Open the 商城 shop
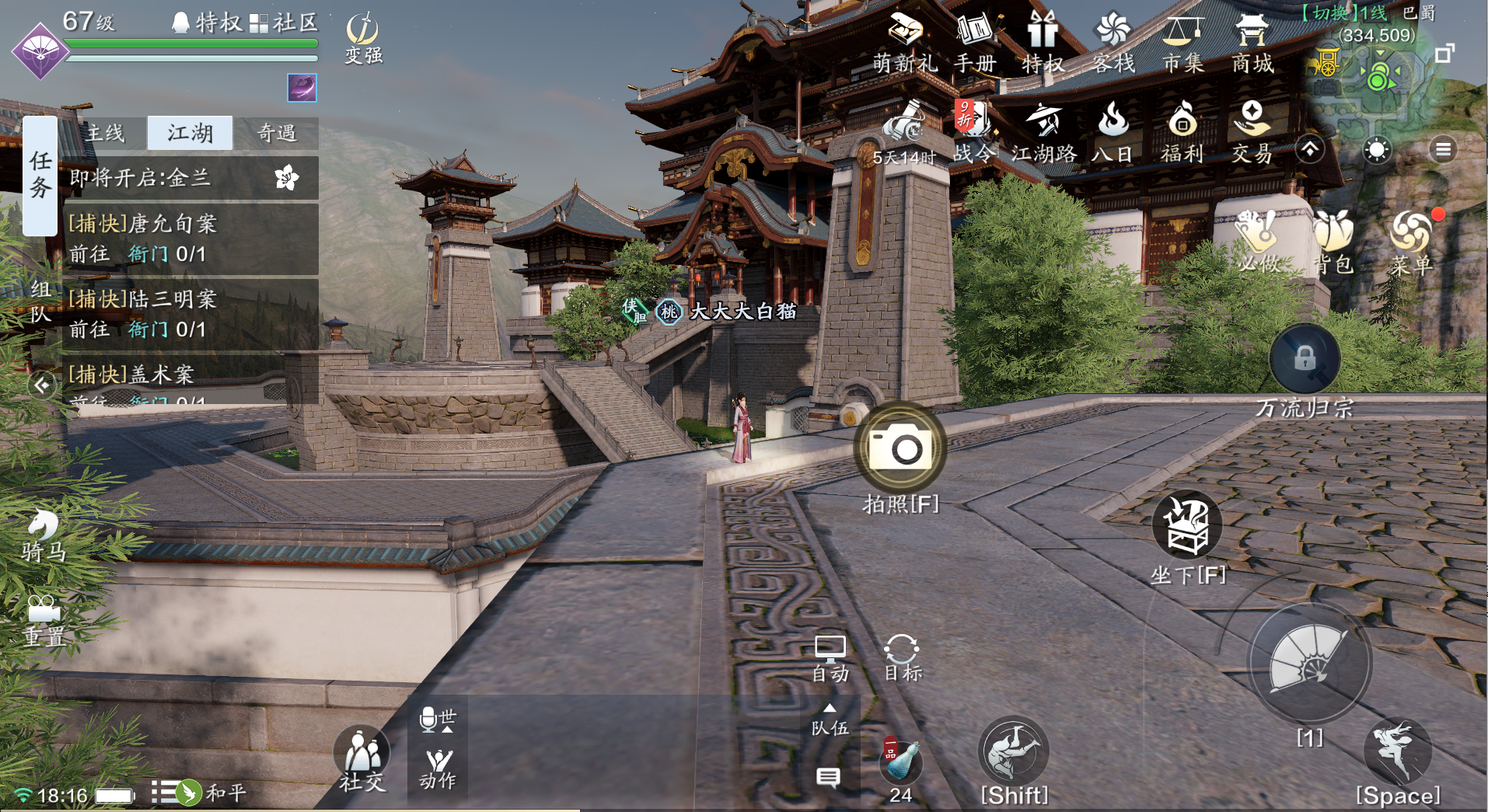This screenshot has width=1488, height=812. (1252, 44)
